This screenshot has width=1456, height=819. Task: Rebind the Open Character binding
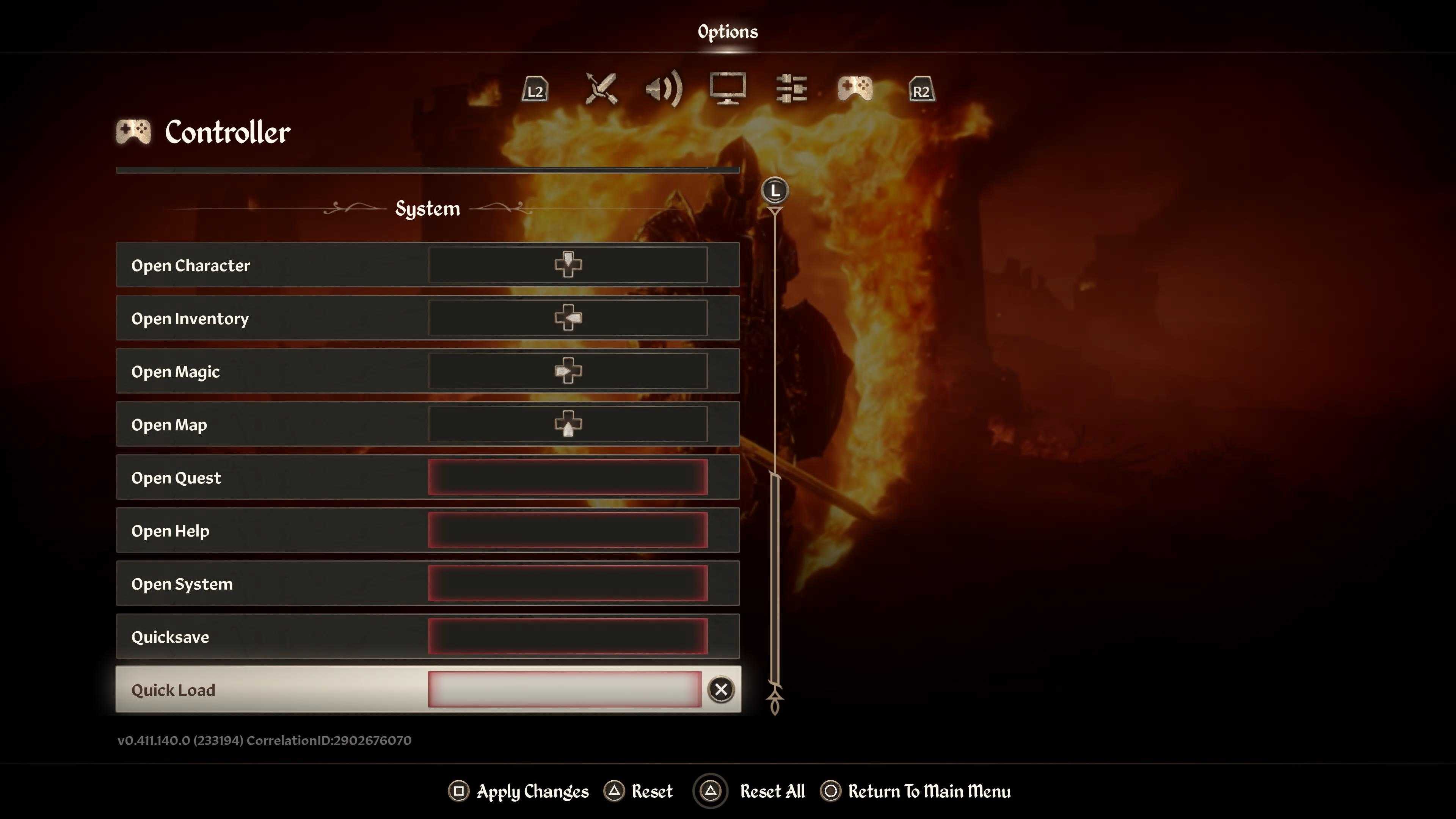[568, 265]
